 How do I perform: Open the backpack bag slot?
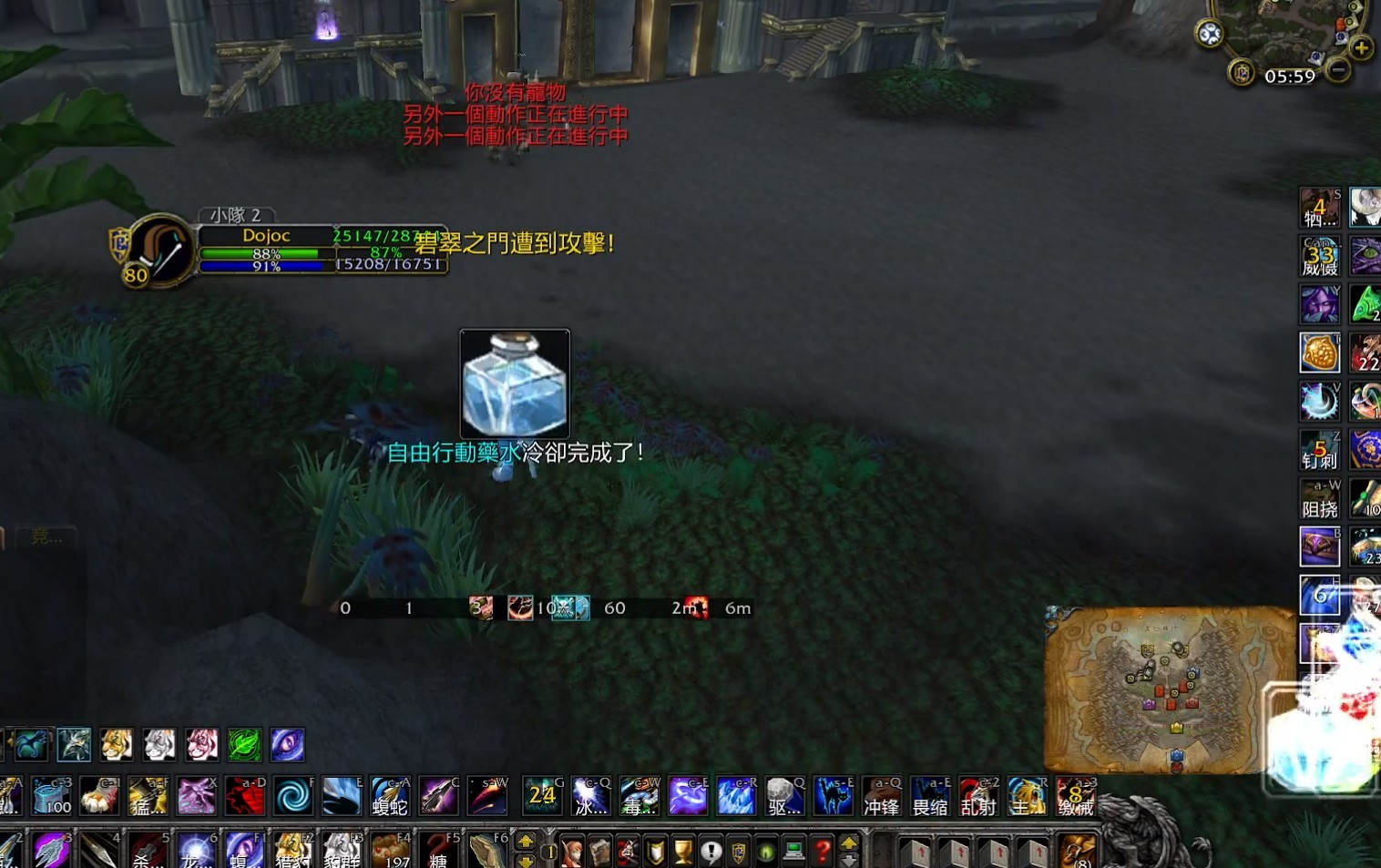(1079, 852)
